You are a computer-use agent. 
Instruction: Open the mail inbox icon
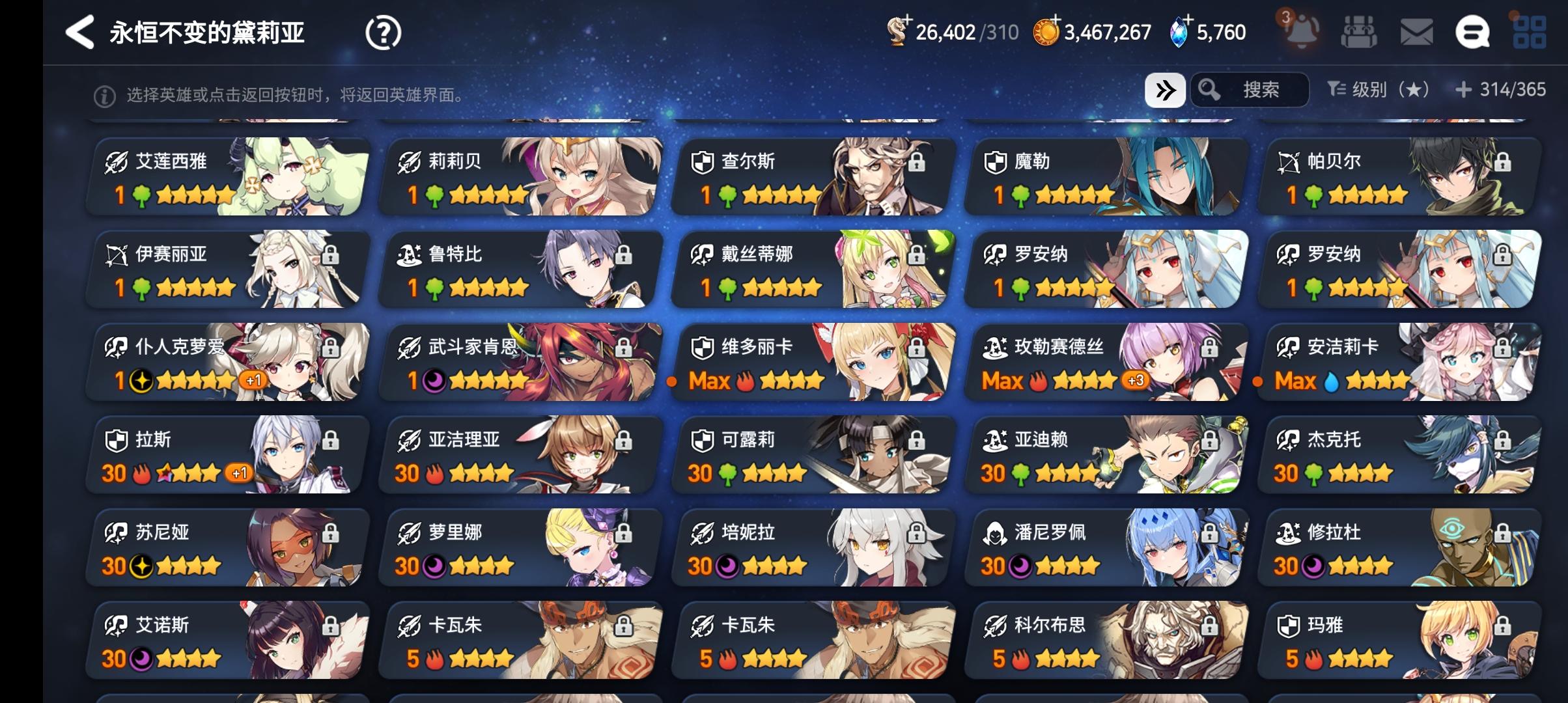pos(1418,31)
